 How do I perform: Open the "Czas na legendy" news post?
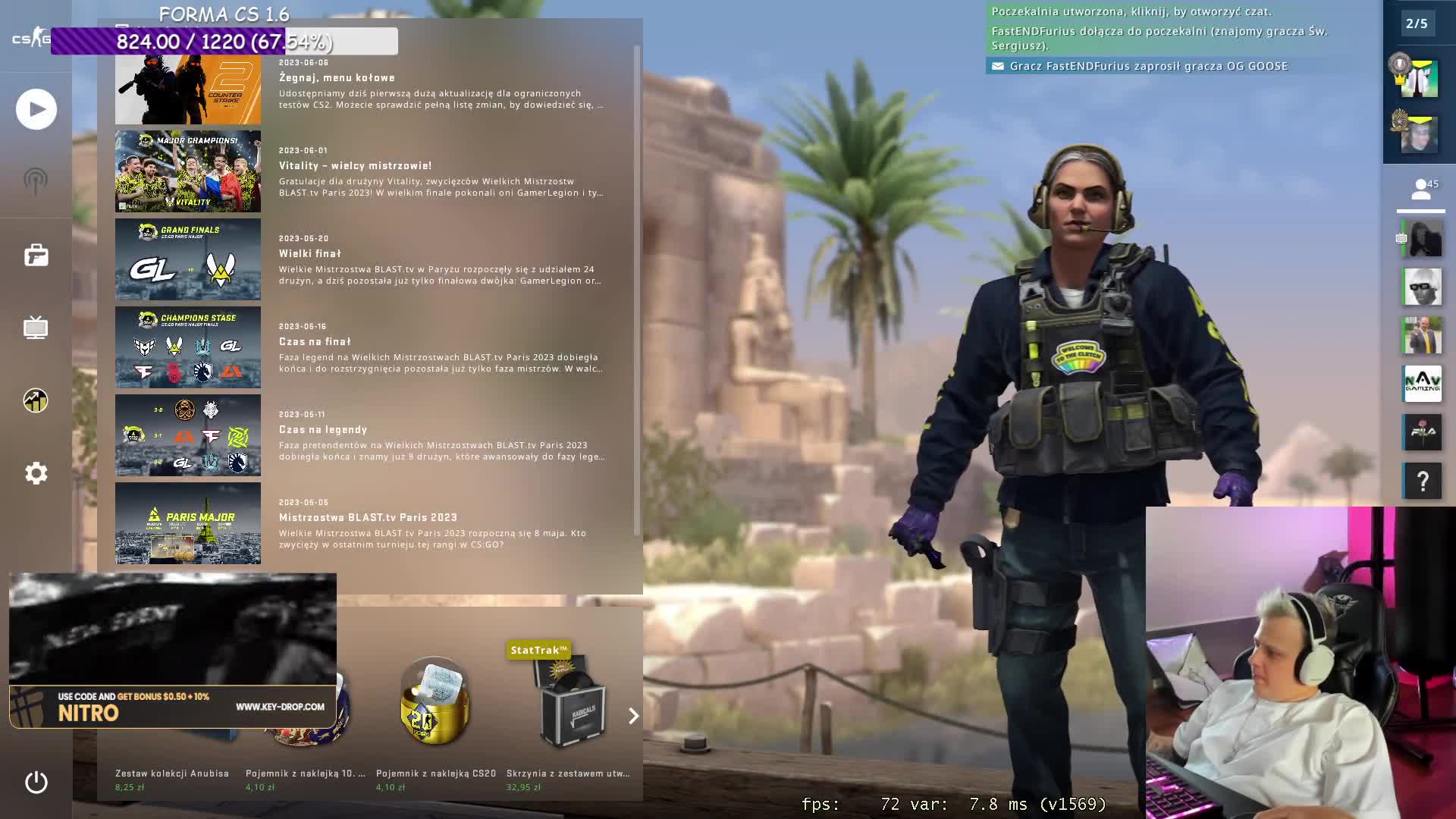323,429
